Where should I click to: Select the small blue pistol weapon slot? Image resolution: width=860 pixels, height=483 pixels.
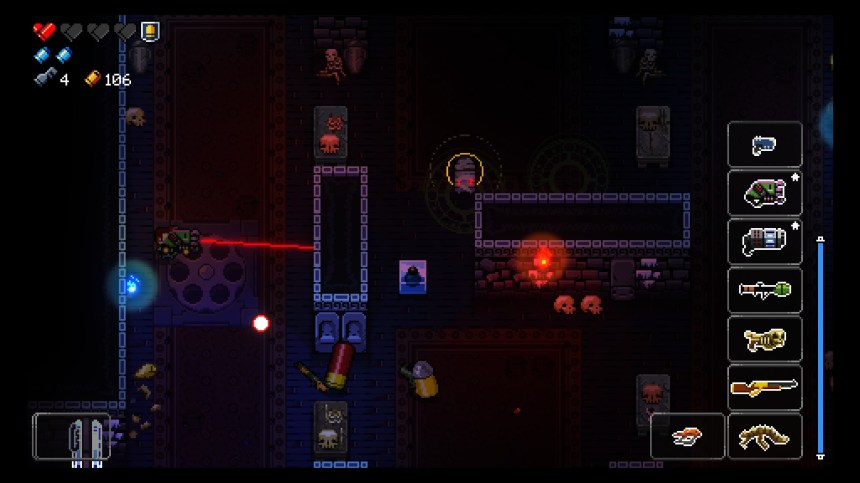tap(764, 145)
